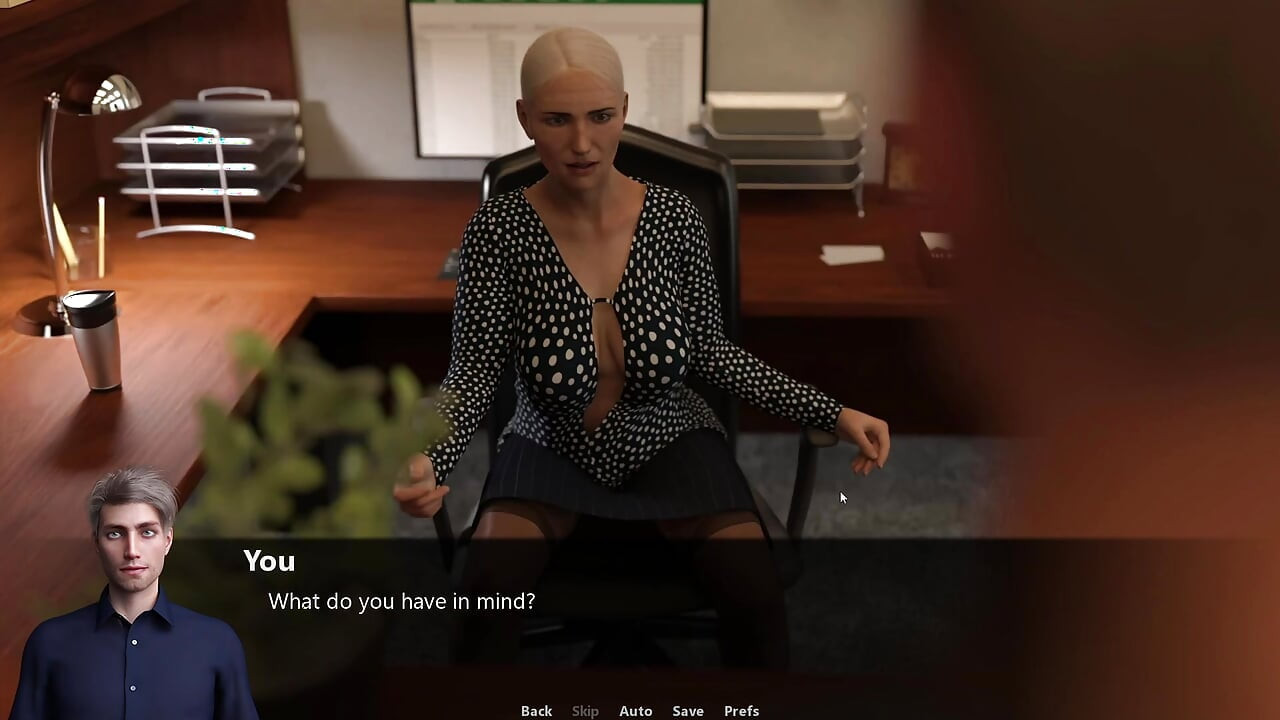Click the Back button in the quick menu
1280x720 pixels.
(536, 710)
